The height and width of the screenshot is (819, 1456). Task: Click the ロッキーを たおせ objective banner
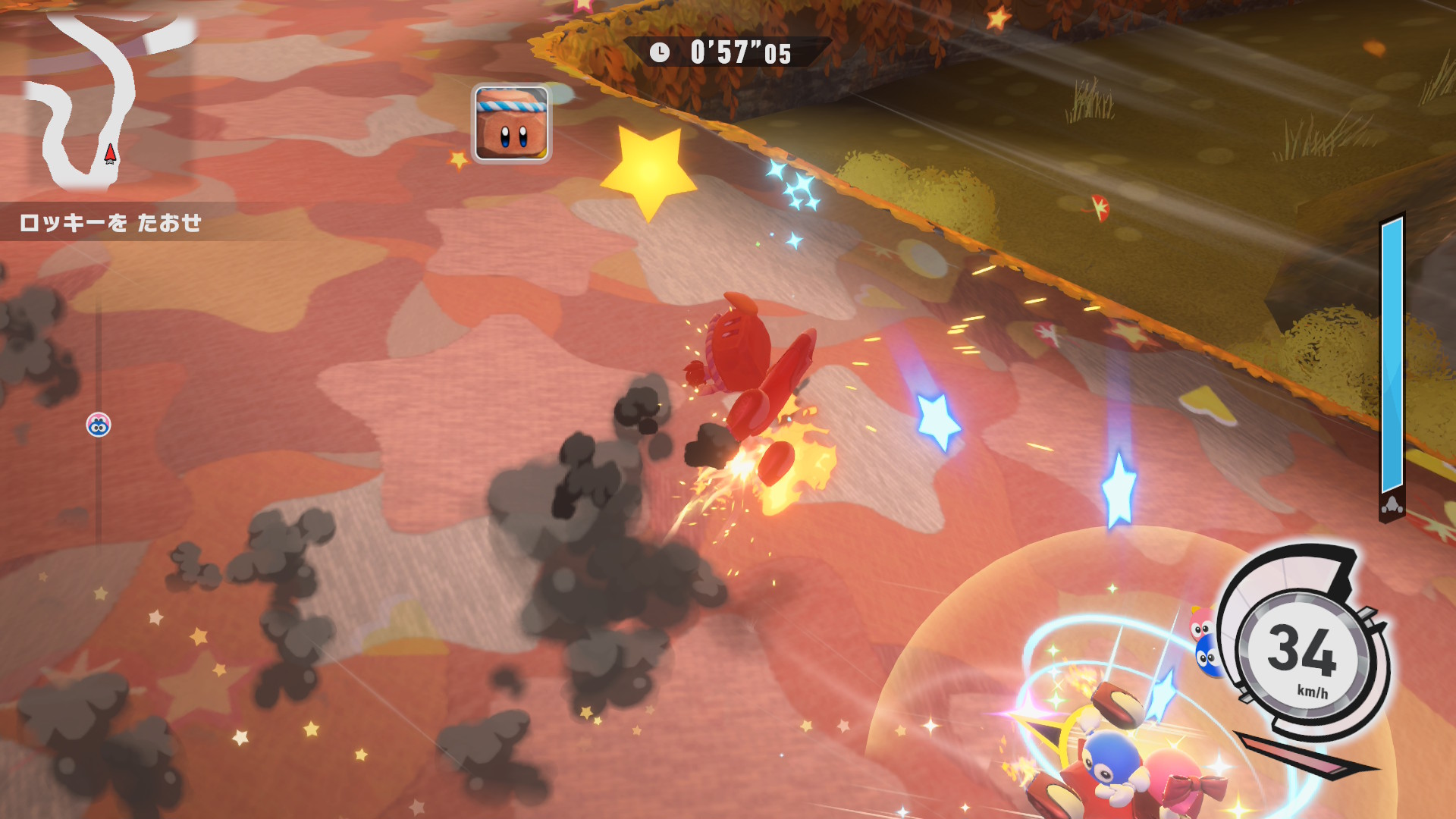tap(111, 223)
